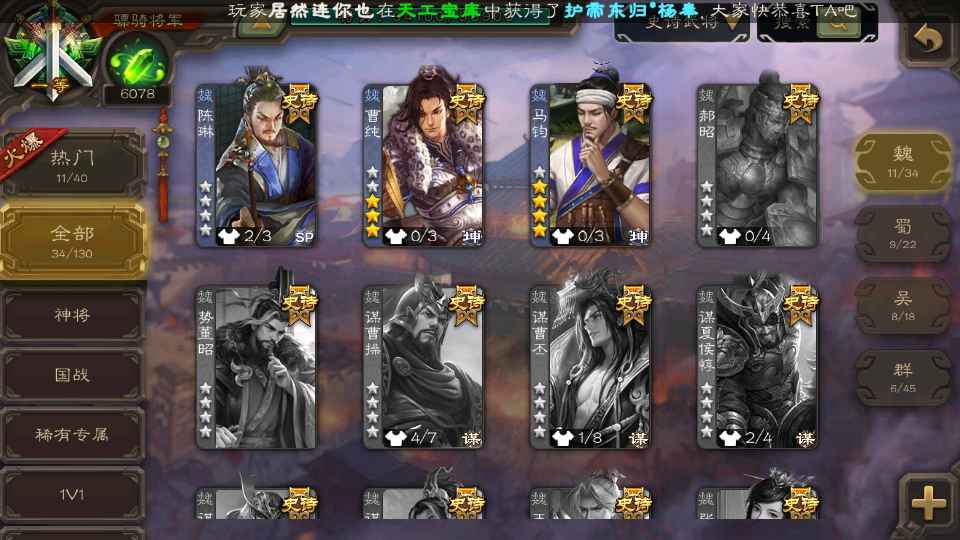The height and width of the screenshot is (540, 960).
Task: Select the 1V1 category tab
Action: click(x=72, y=495)
